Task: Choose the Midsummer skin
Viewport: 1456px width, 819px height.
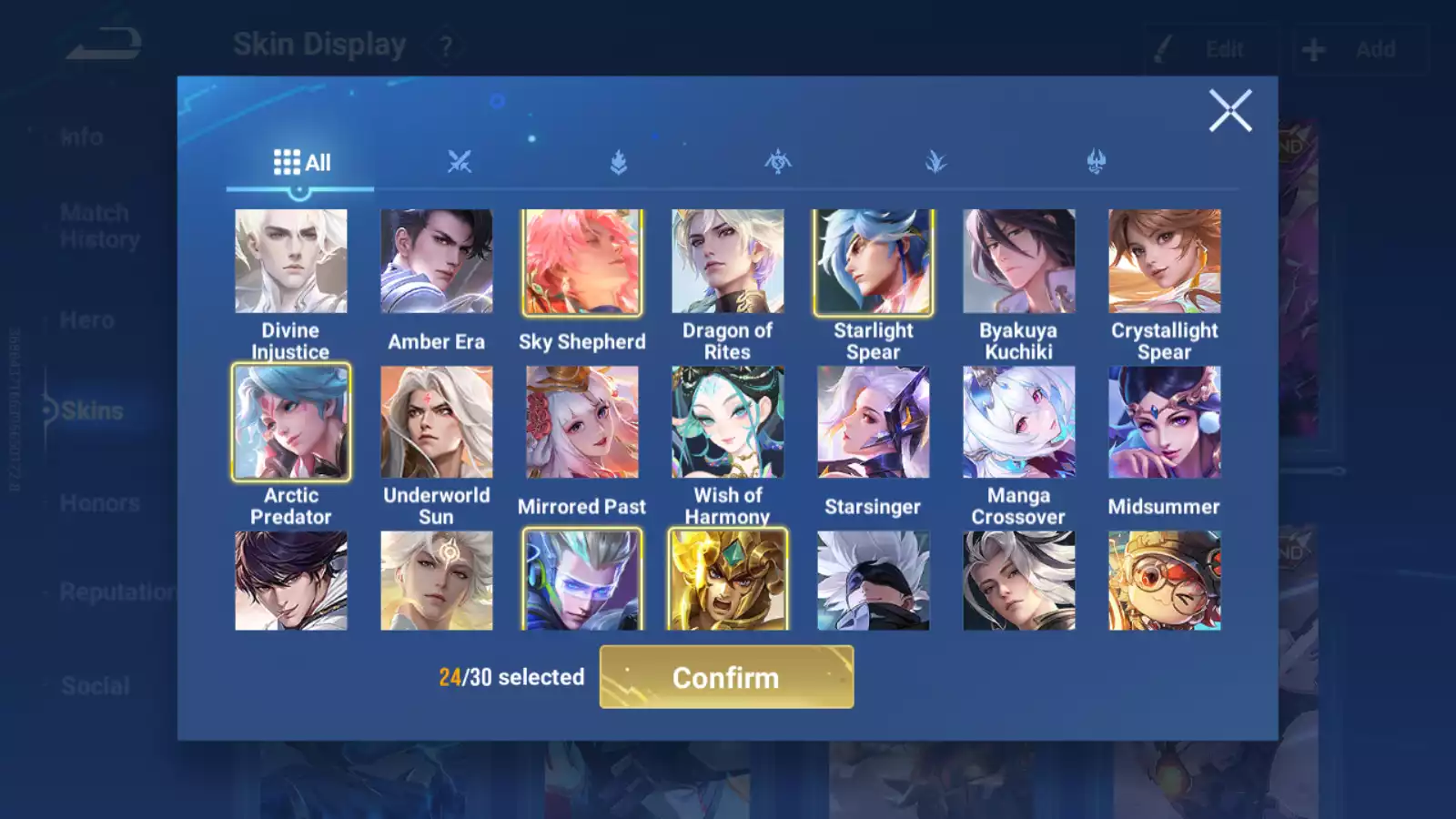Action: [1165, 422]
